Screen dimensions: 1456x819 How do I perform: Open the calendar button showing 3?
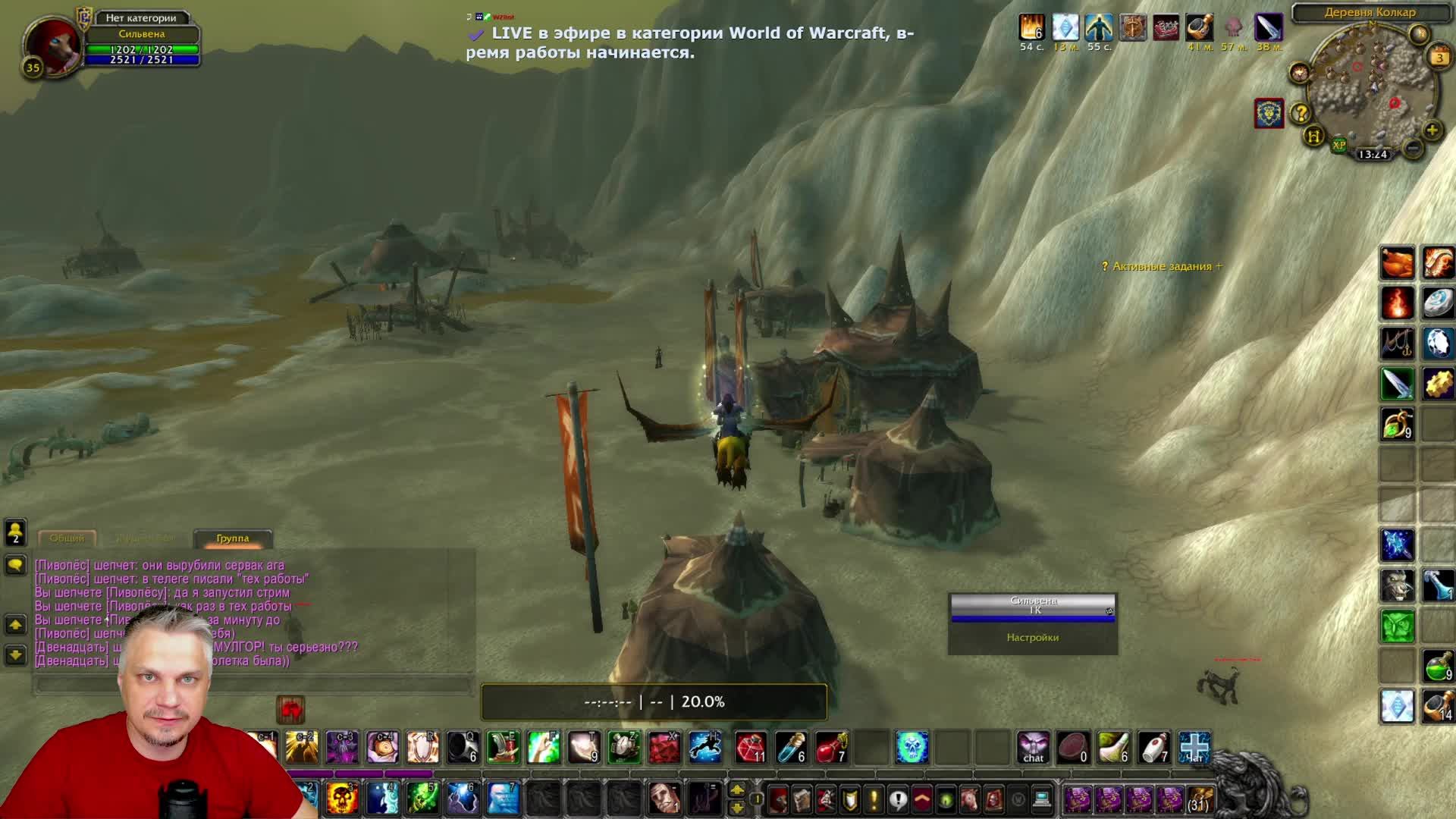point(1439,58)
